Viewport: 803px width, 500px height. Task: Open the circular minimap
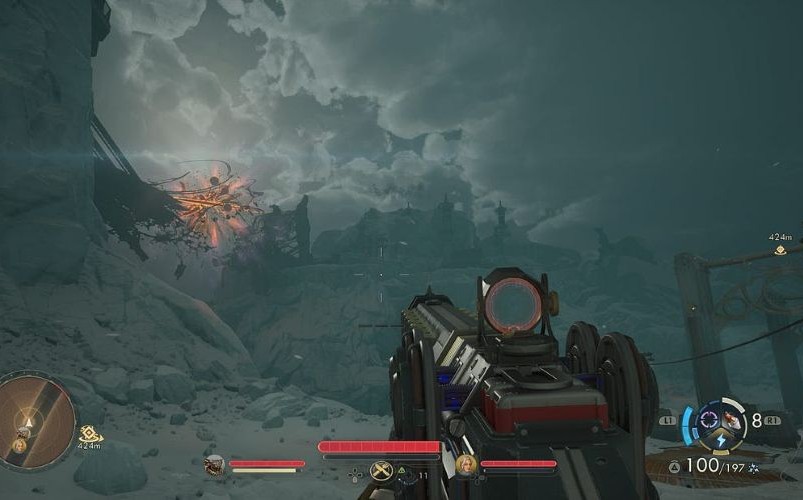35,420
